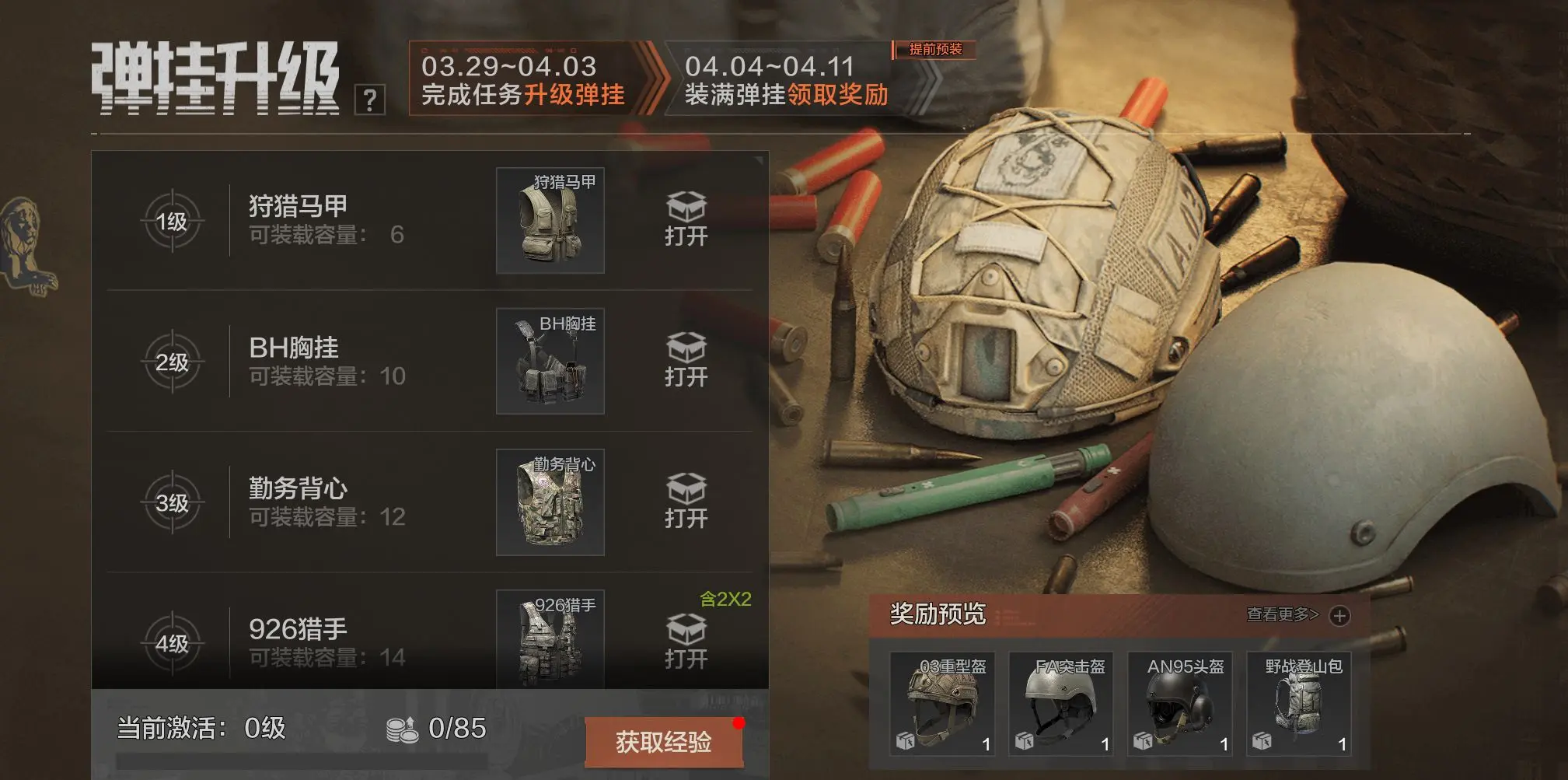Open the 狩猎马甲 level 1 box
The width and height of the screenshot is (1568, 780).
click(686, 220)
